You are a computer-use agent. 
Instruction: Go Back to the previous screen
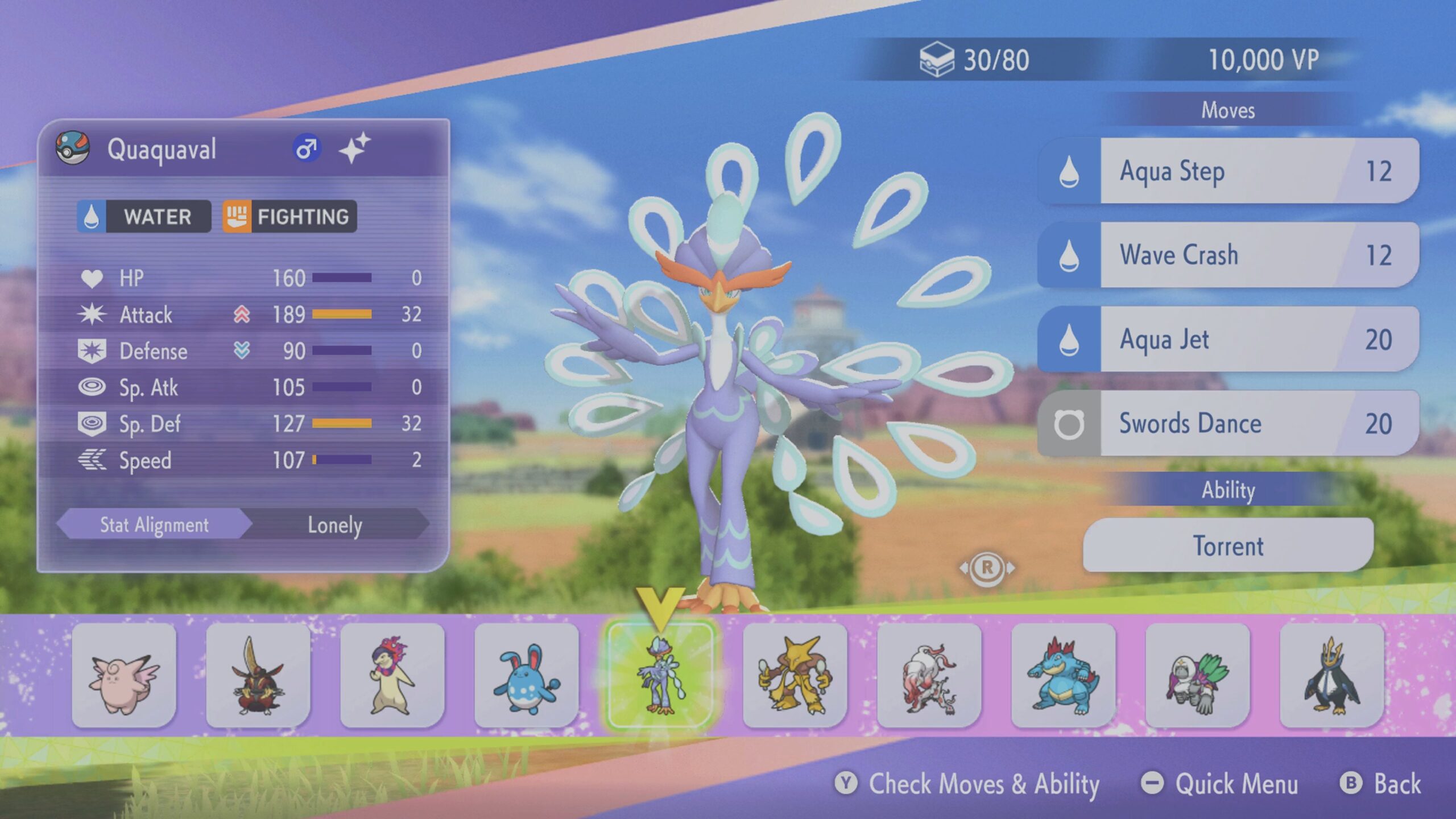coord(1381,784)
